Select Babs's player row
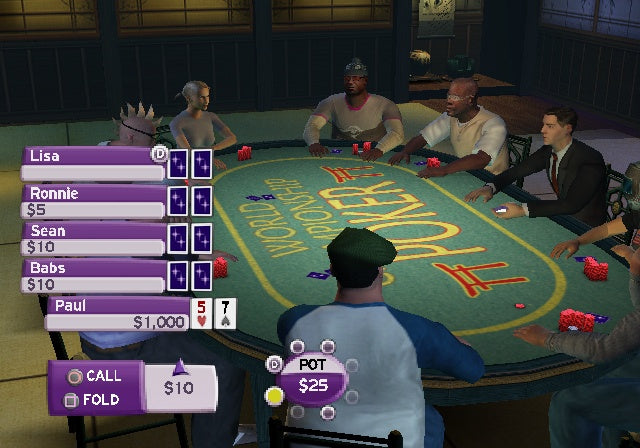The height and width of the screenshot is (448, 640). (92, 275)
